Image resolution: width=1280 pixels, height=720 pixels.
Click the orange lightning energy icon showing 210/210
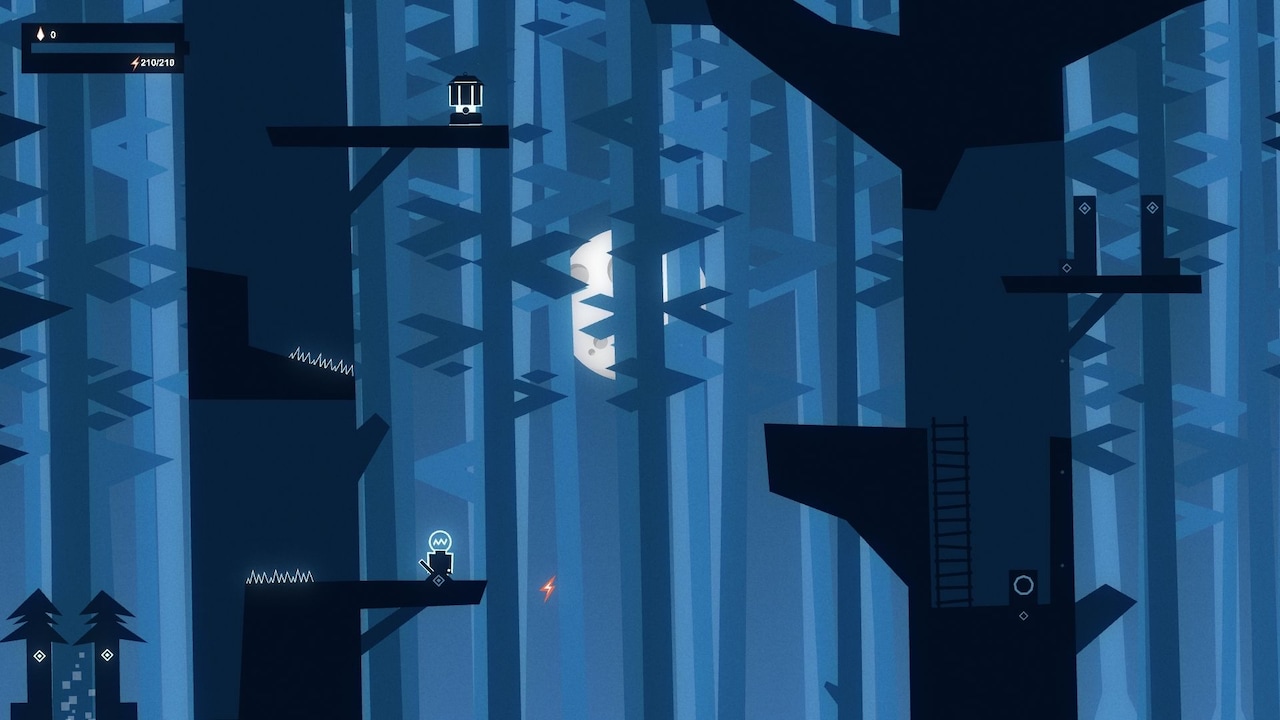point(135,63)
